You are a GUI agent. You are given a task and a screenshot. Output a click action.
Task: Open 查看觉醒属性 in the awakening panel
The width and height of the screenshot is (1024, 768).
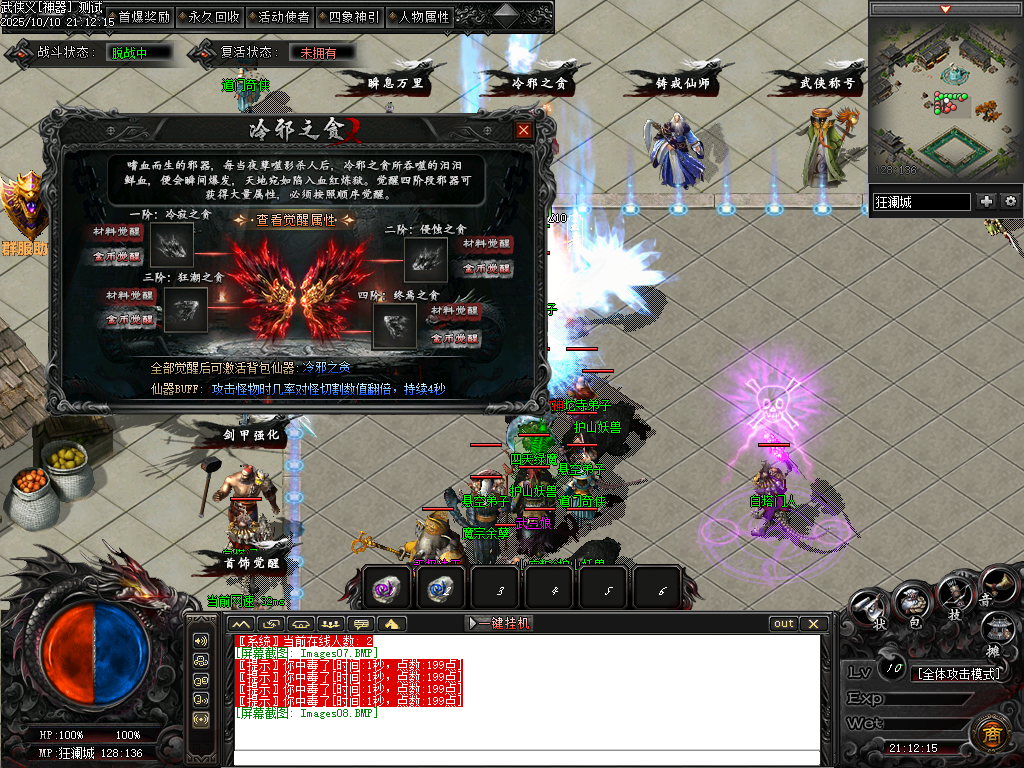pos(296,220)
